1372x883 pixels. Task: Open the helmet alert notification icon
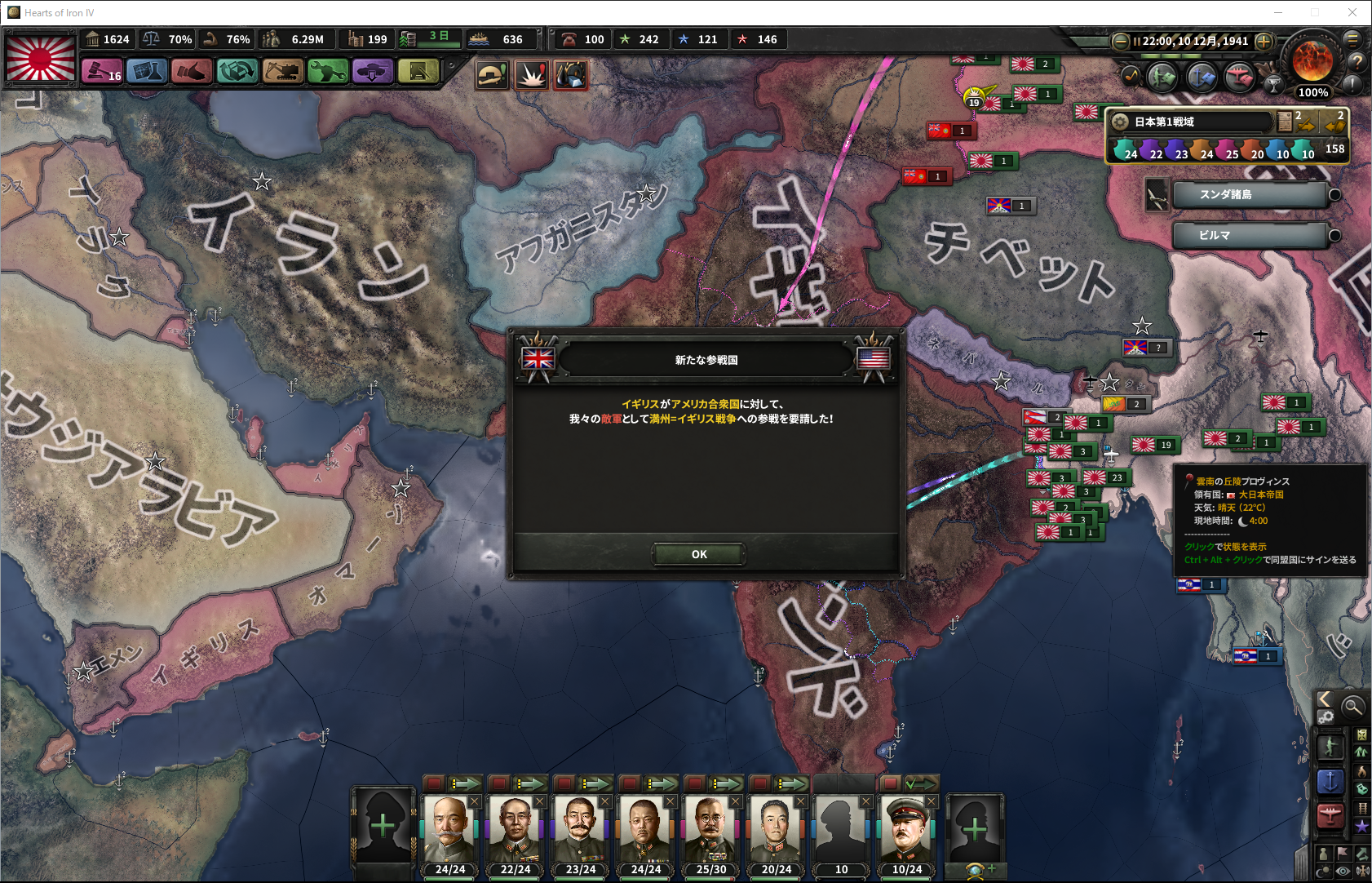(x=493, y=75)
